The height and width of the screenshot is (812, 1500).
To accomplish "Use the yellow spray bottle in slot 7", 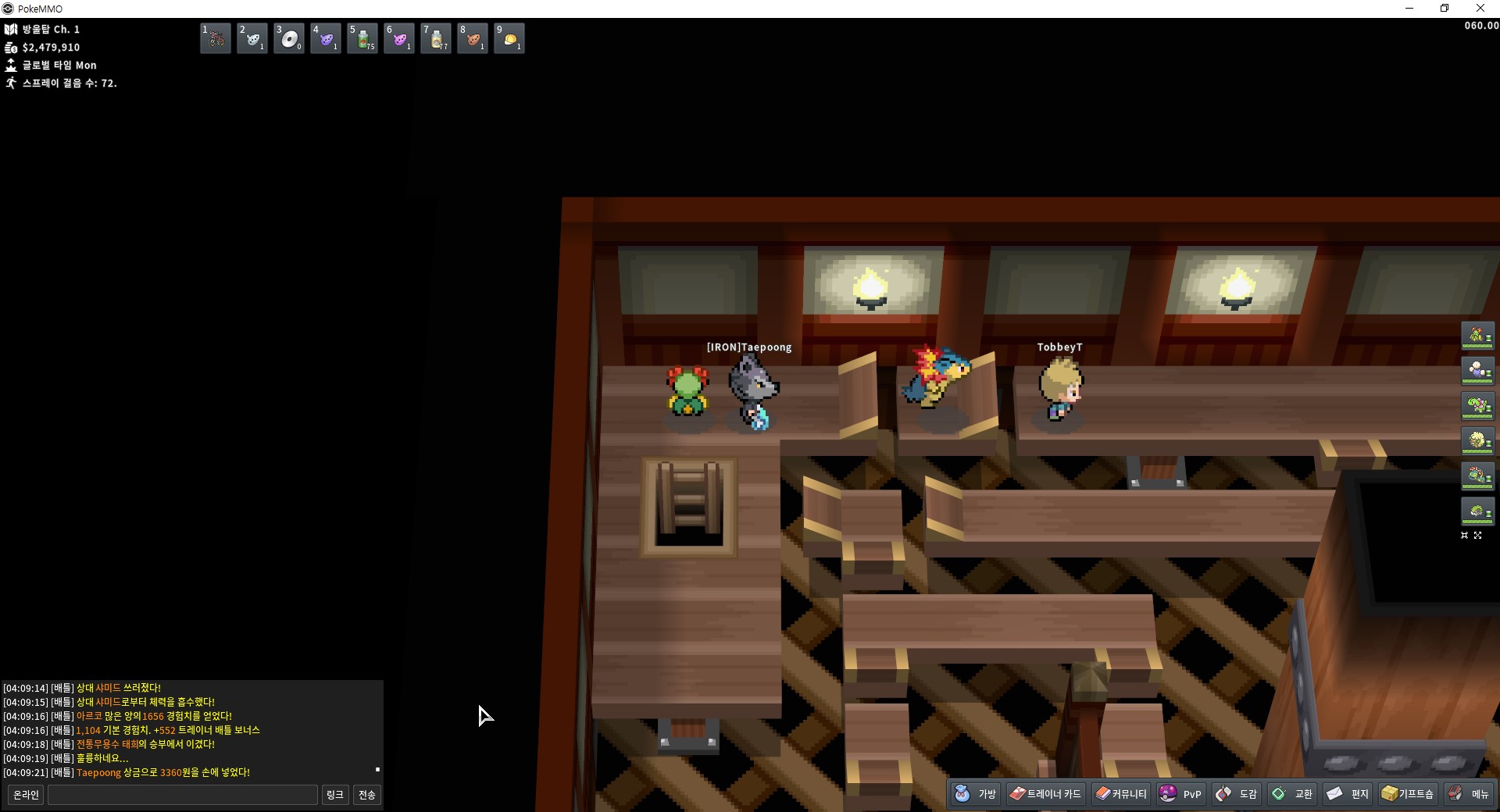I will click(x=436, y=38).
